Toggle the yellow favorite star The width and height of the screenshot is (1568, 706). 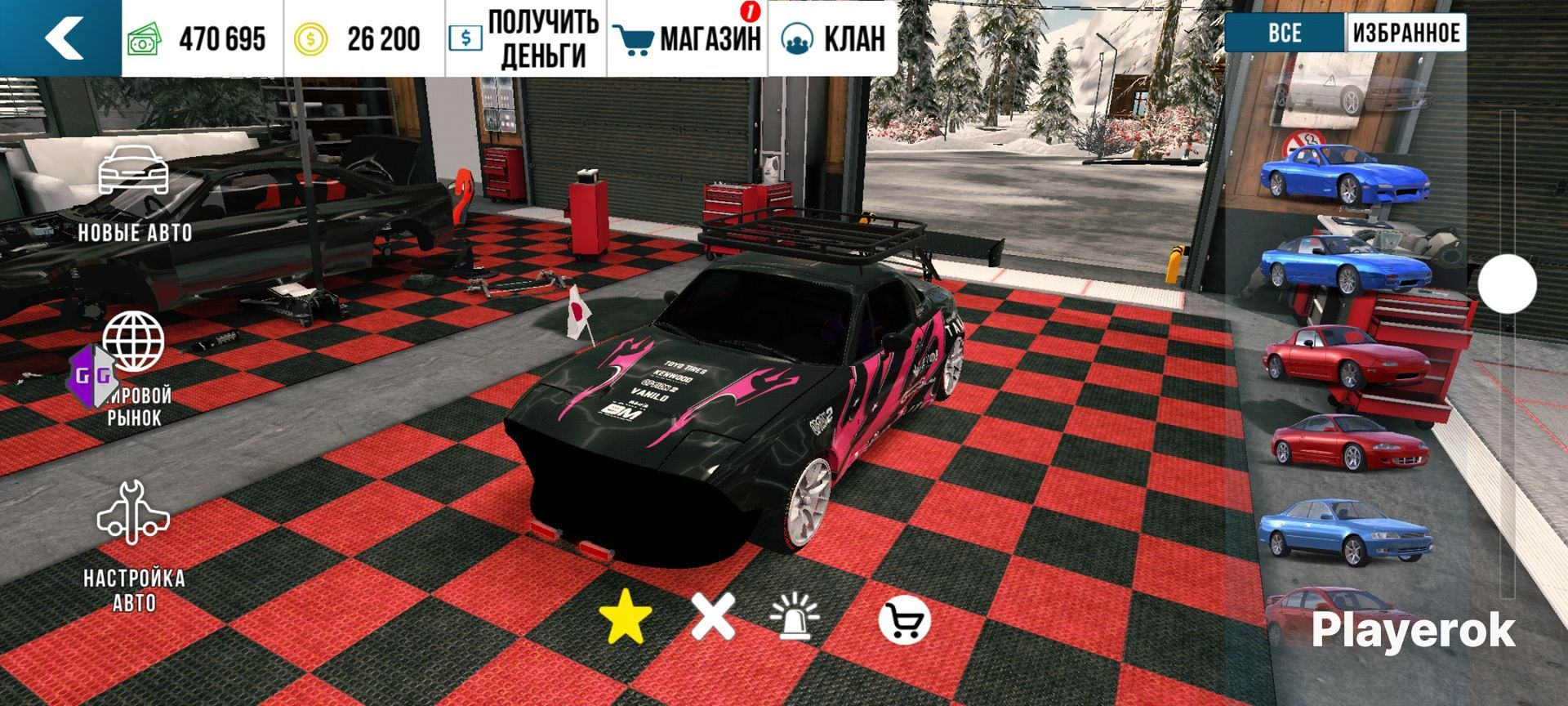tap(626, 617)
